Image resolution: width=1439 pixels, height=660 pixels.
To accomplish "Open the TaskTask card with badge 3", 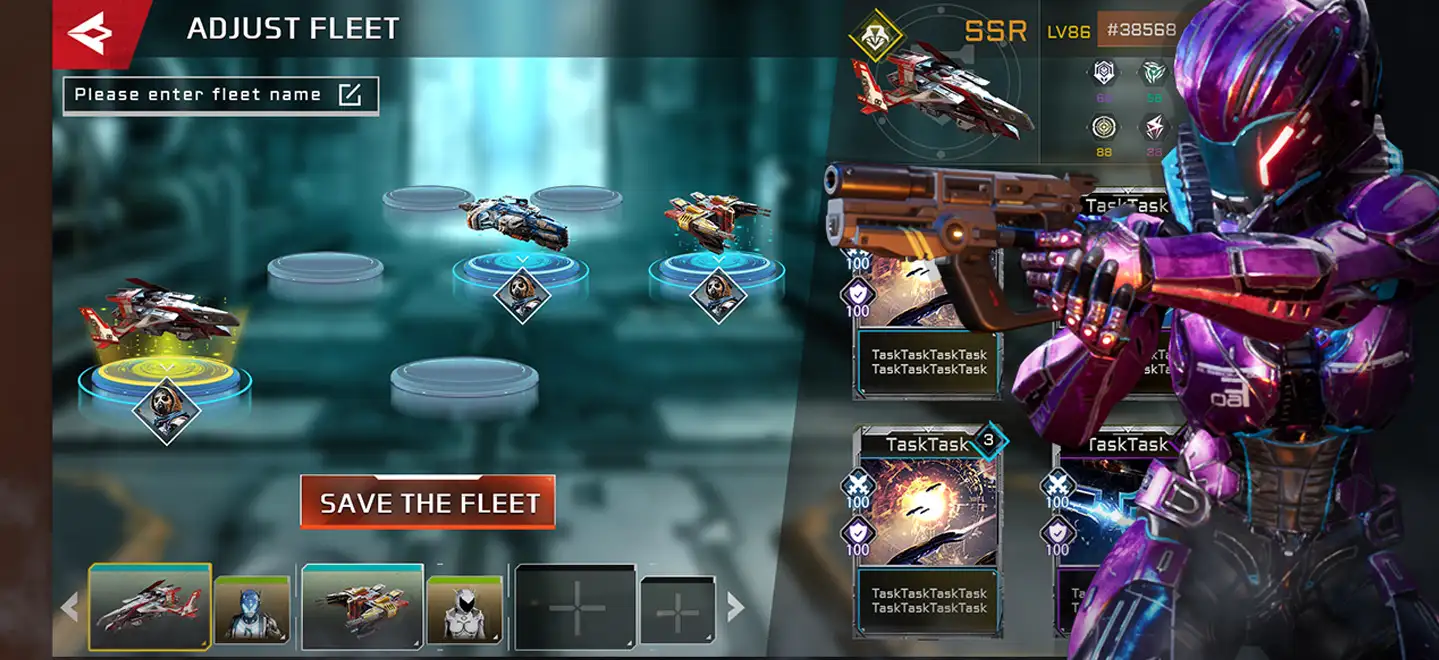I will tap(930, 530).
